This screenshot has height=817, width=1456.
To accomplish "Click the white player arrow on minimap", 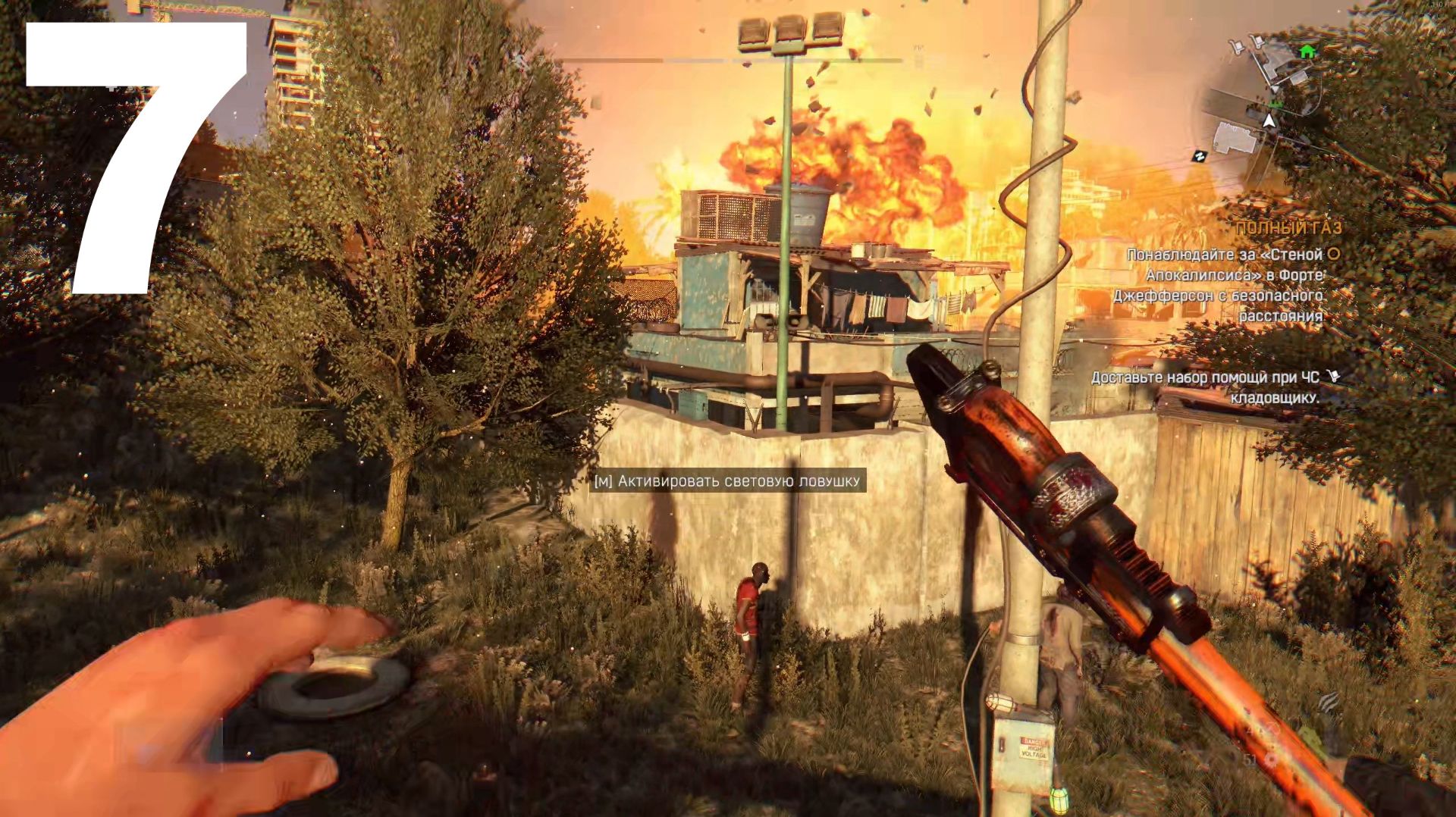I will pyautogui.click(x=1269, y=121).
